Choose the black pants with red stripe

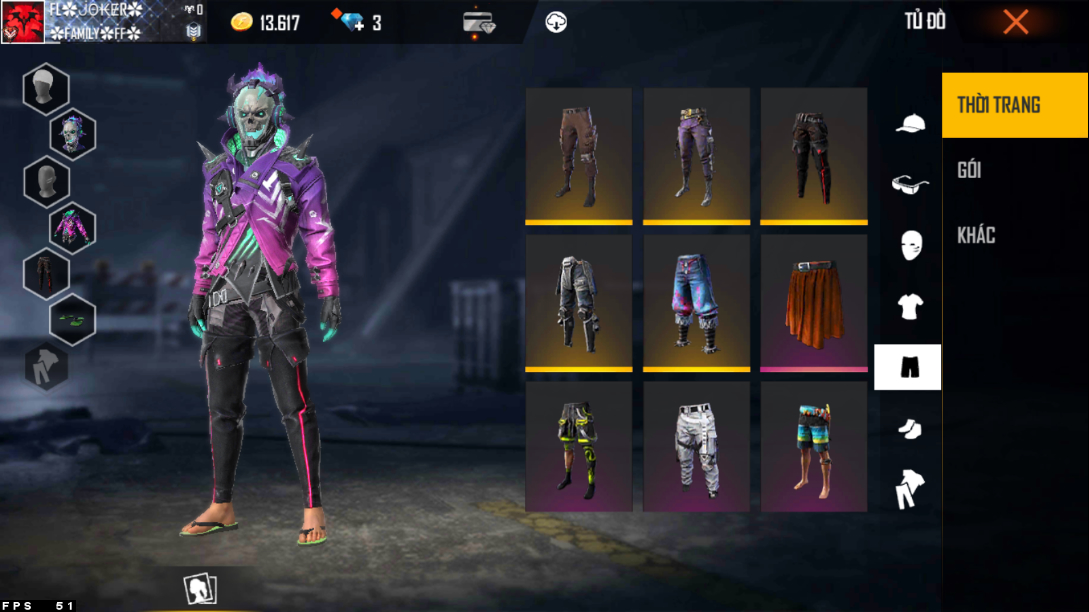(813, 155)
